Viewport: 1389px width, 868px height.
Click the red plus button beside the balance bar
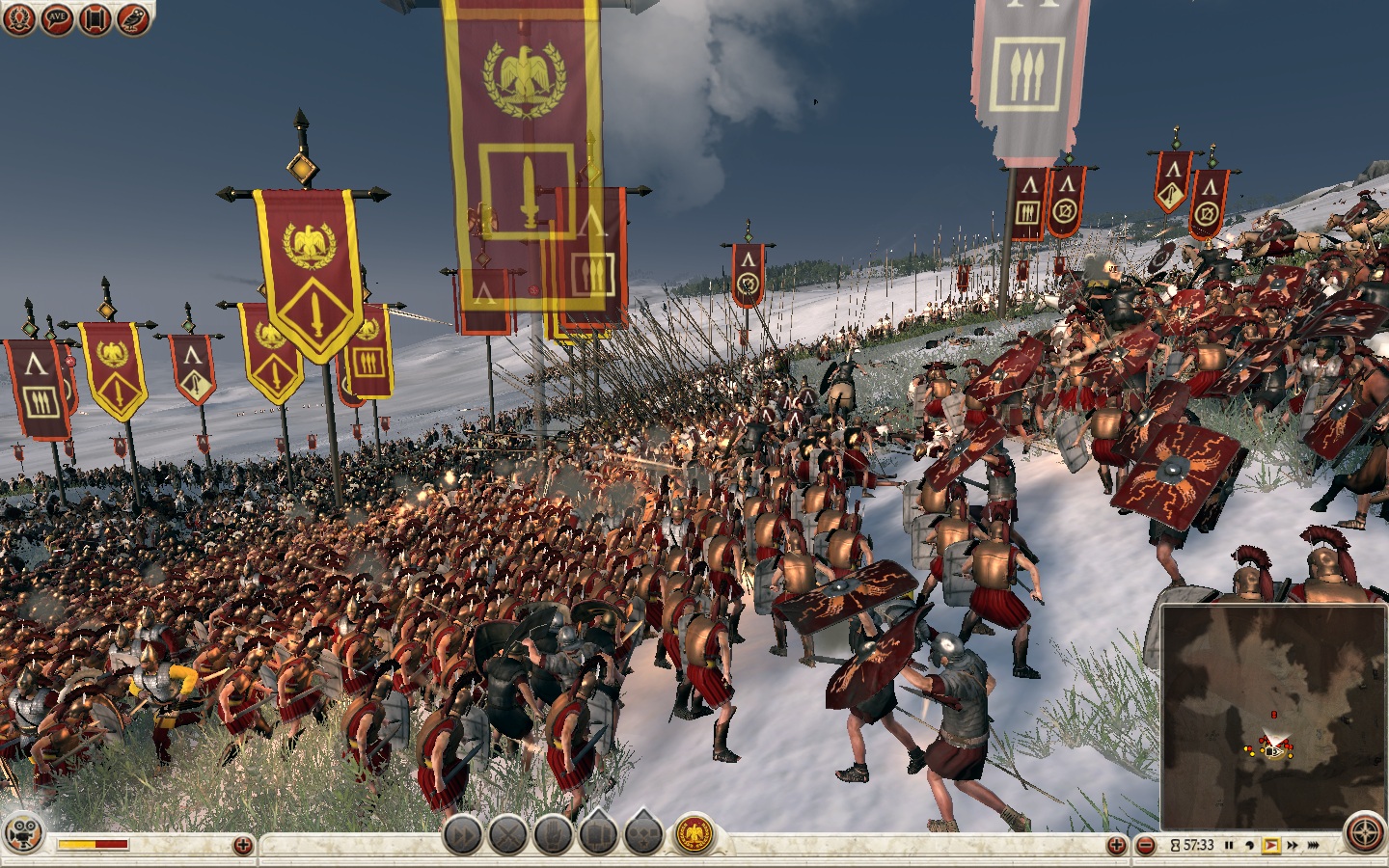click(242, 846)
